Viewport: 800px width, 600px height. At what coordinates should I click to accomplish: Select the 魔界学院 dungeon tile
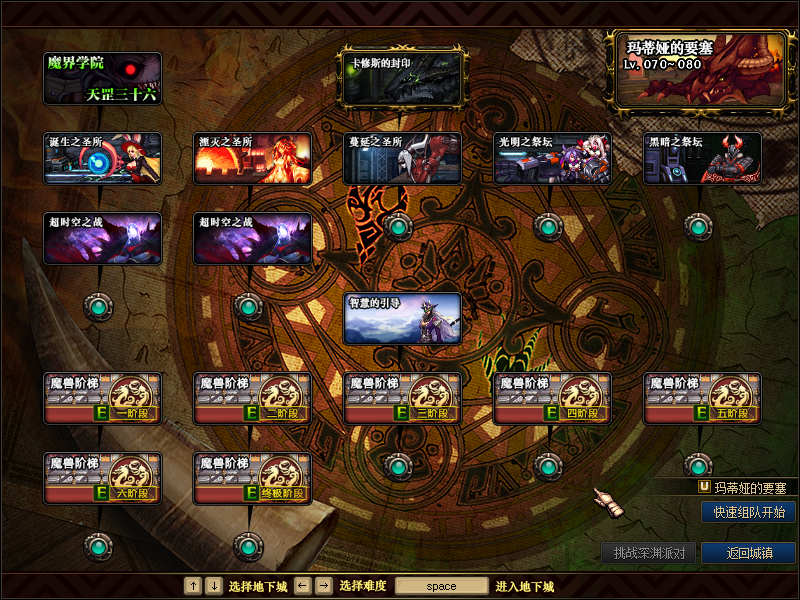(x=103, y=79)
